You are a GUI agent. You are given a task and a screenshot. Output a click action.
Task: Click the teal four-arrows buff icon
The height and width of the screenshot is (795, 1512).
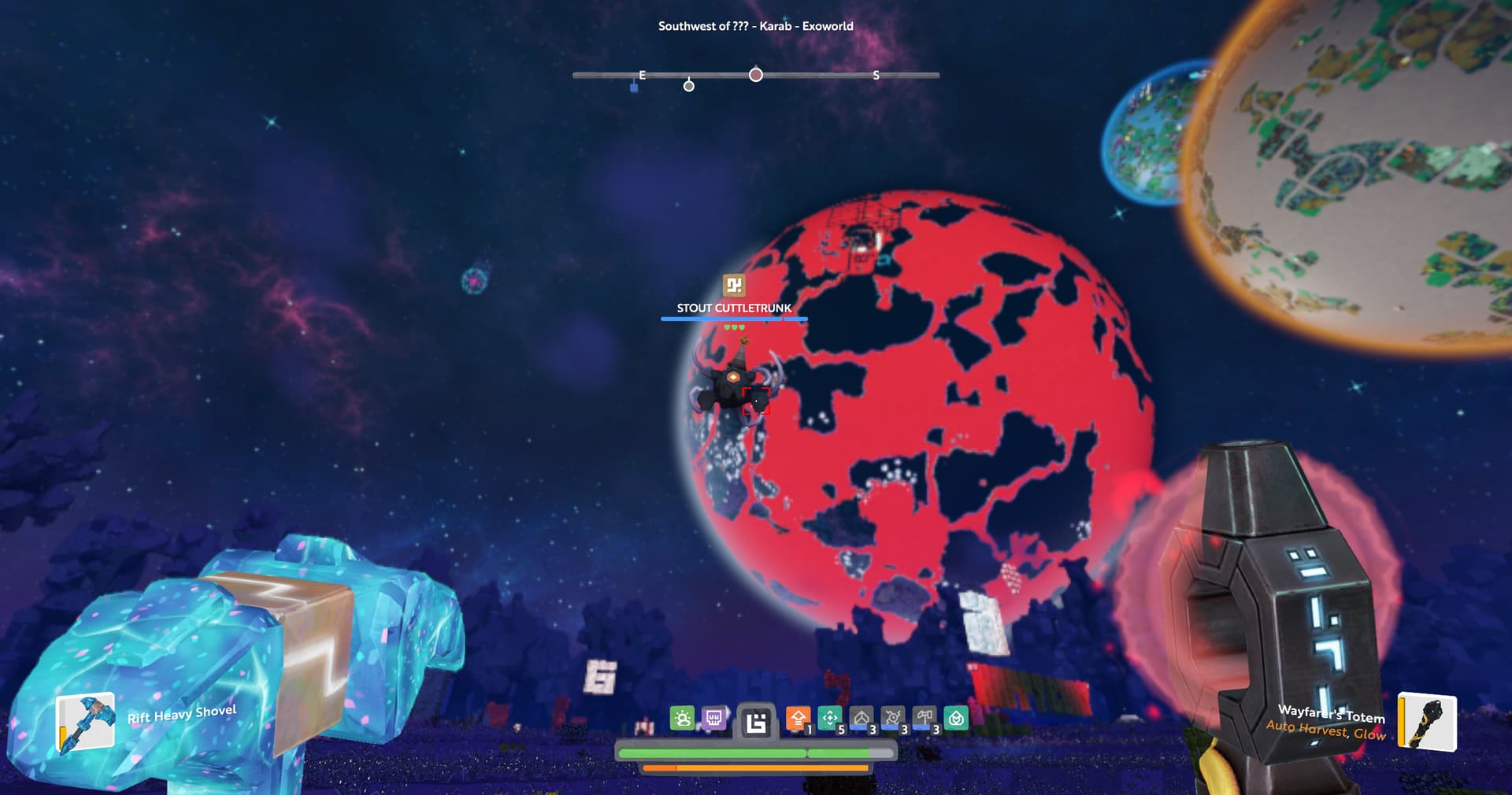point(829,719)
